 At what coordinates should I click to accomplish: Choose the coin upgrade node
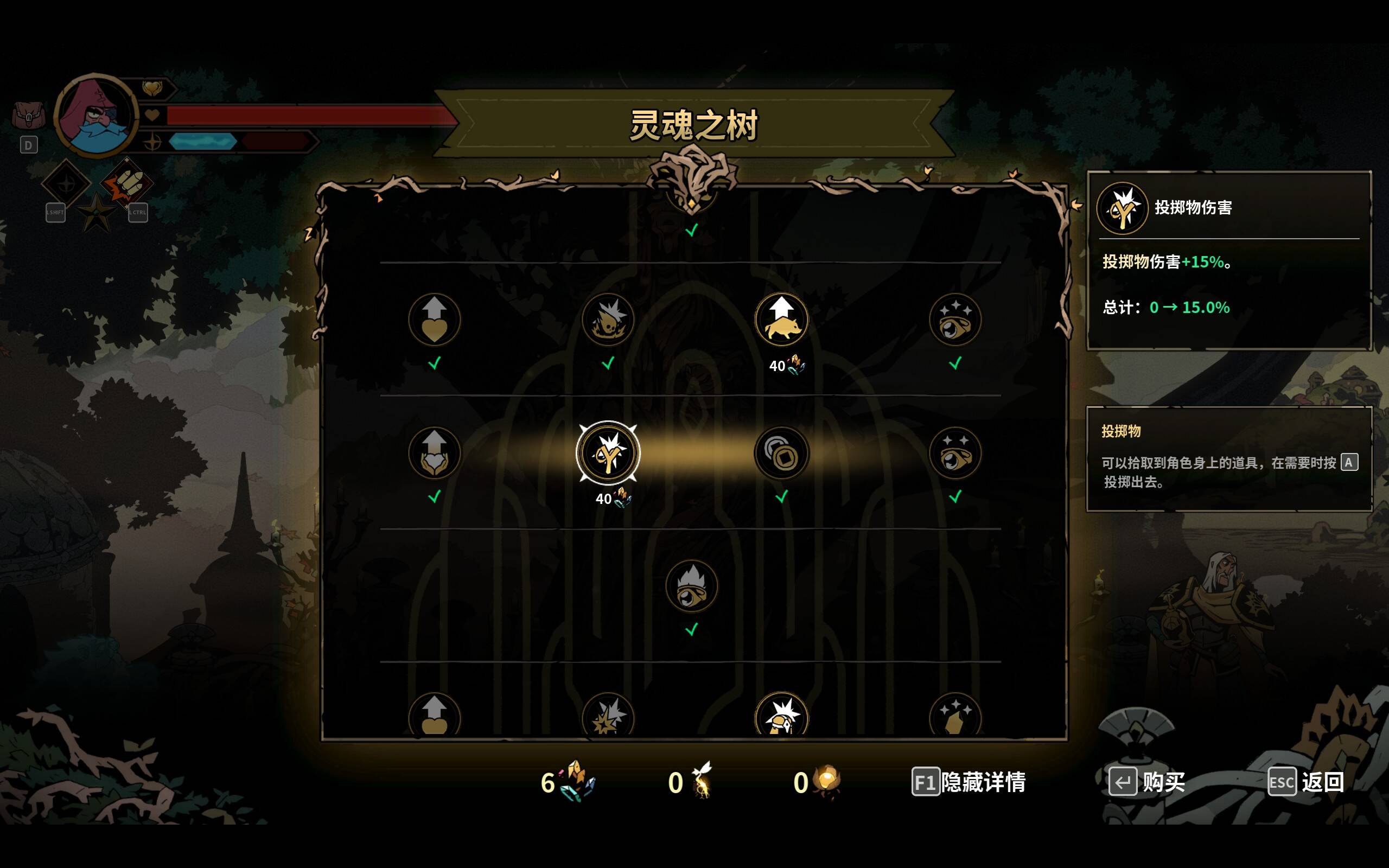(781, 454)
